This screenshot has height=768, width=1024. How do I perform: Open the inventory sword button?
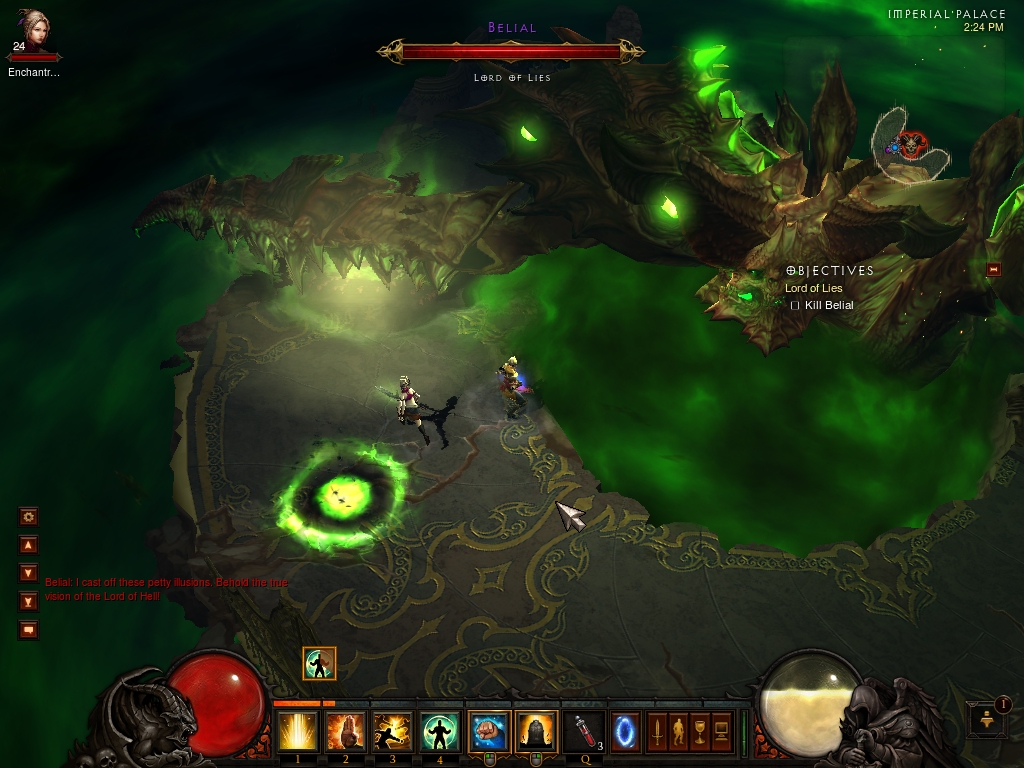pos(657,731)
